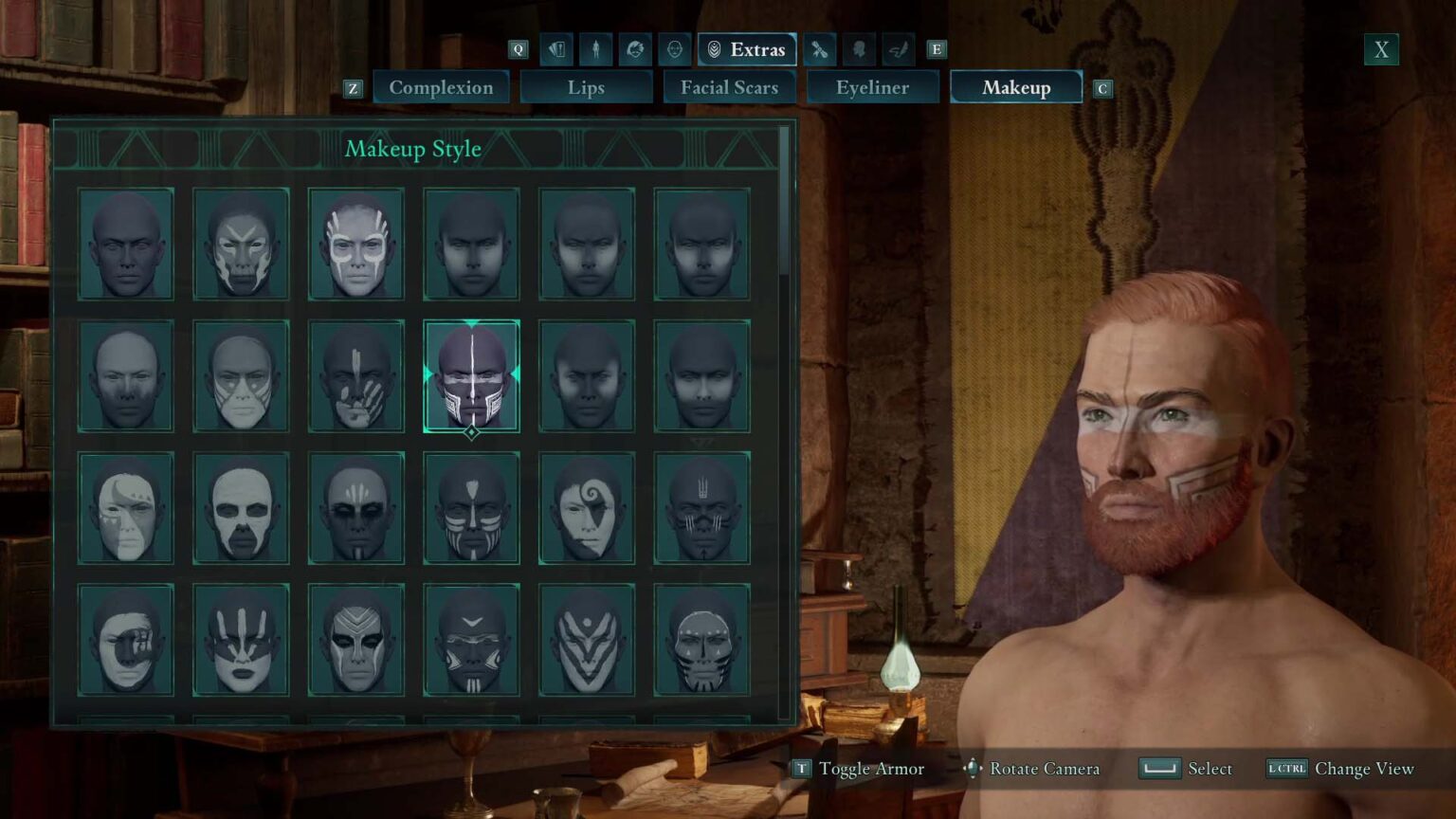This screenshot has width=1456, height=819.
Task: Click the Rotate Camera thumbstick icon
Action: (x=970, y=770)
